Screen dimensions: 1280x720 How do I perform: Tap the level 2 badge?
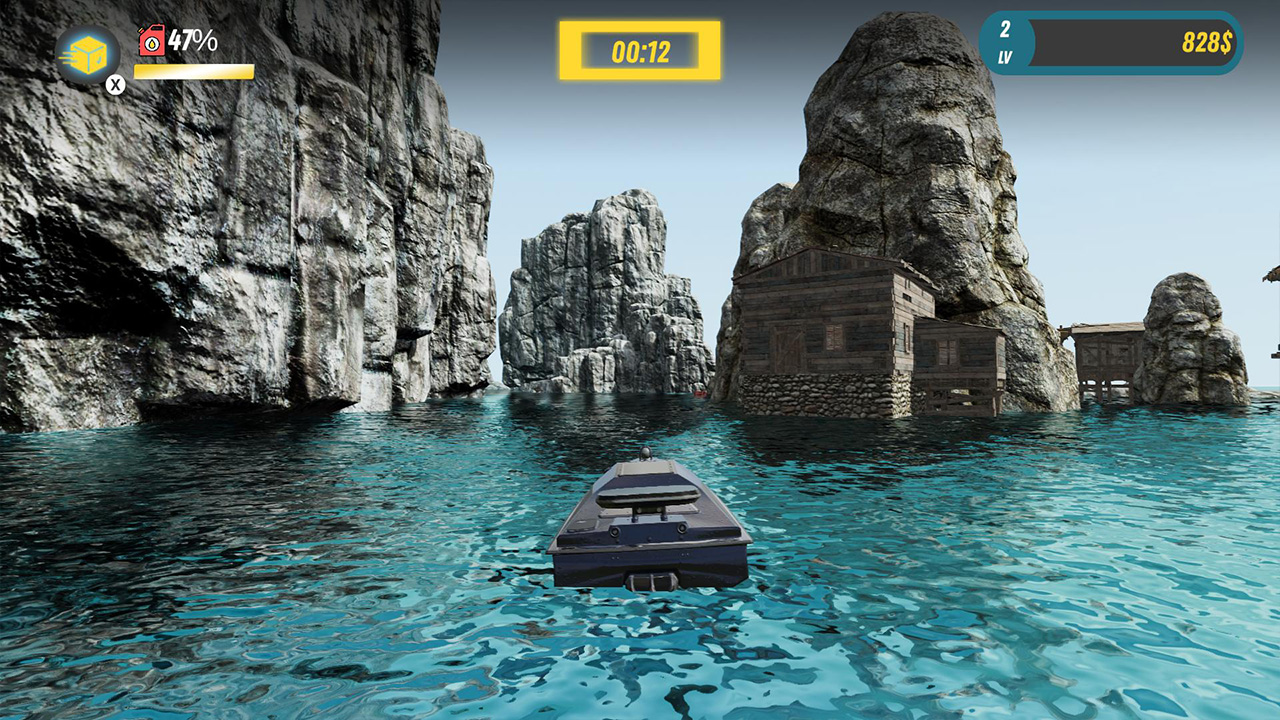point(1003,41)
